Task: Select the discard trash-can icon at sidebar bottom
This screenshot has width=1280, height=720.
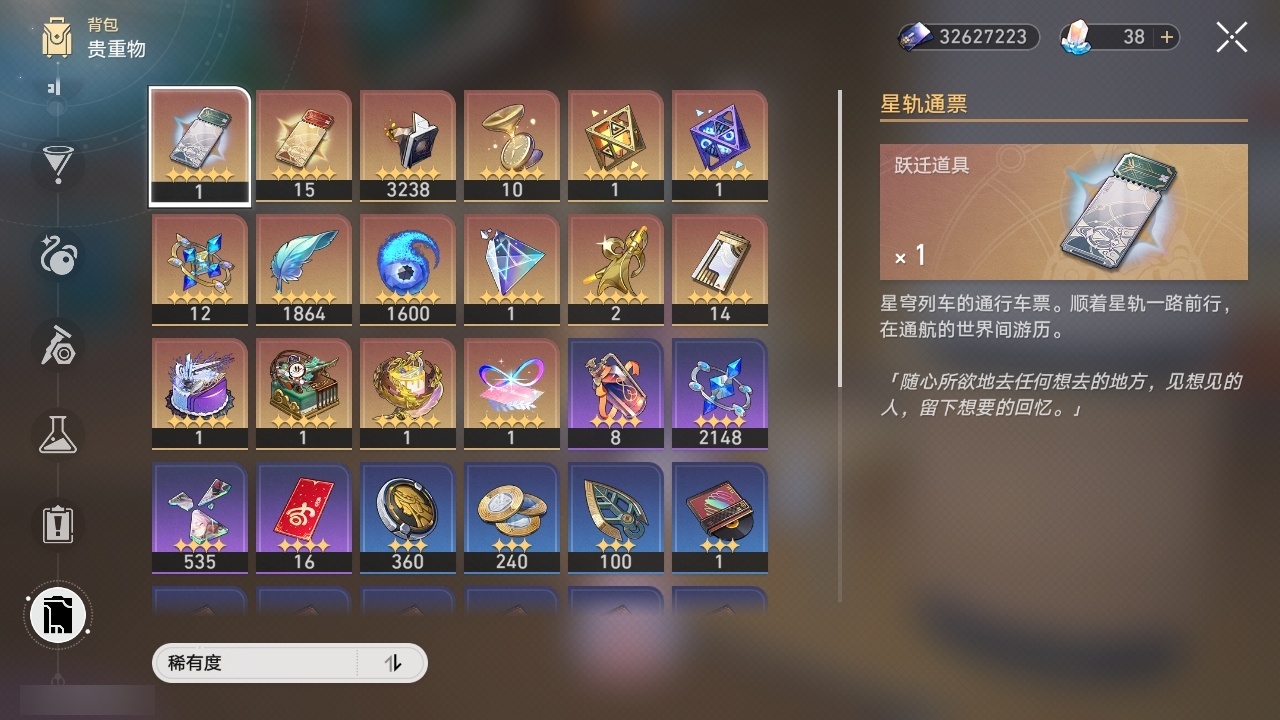Action: [x=57, y=614]
